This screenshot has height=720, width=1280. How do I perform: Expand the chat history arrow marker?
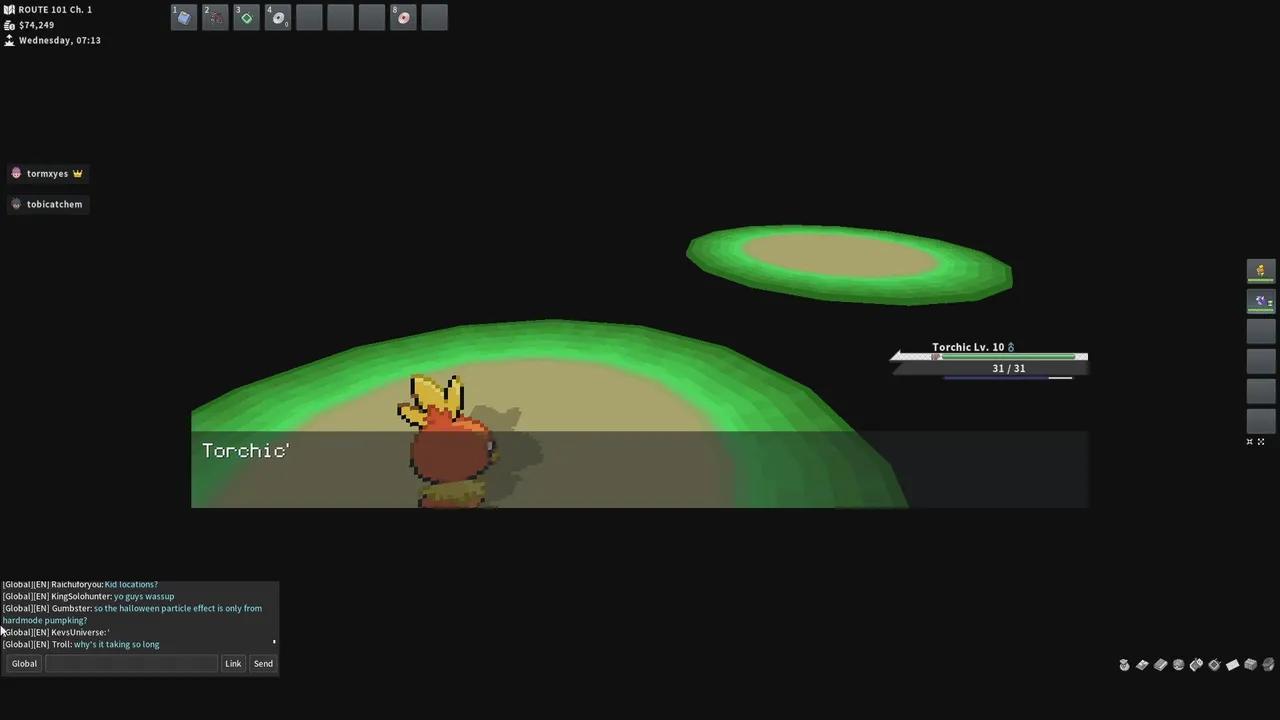click(274, 640)
